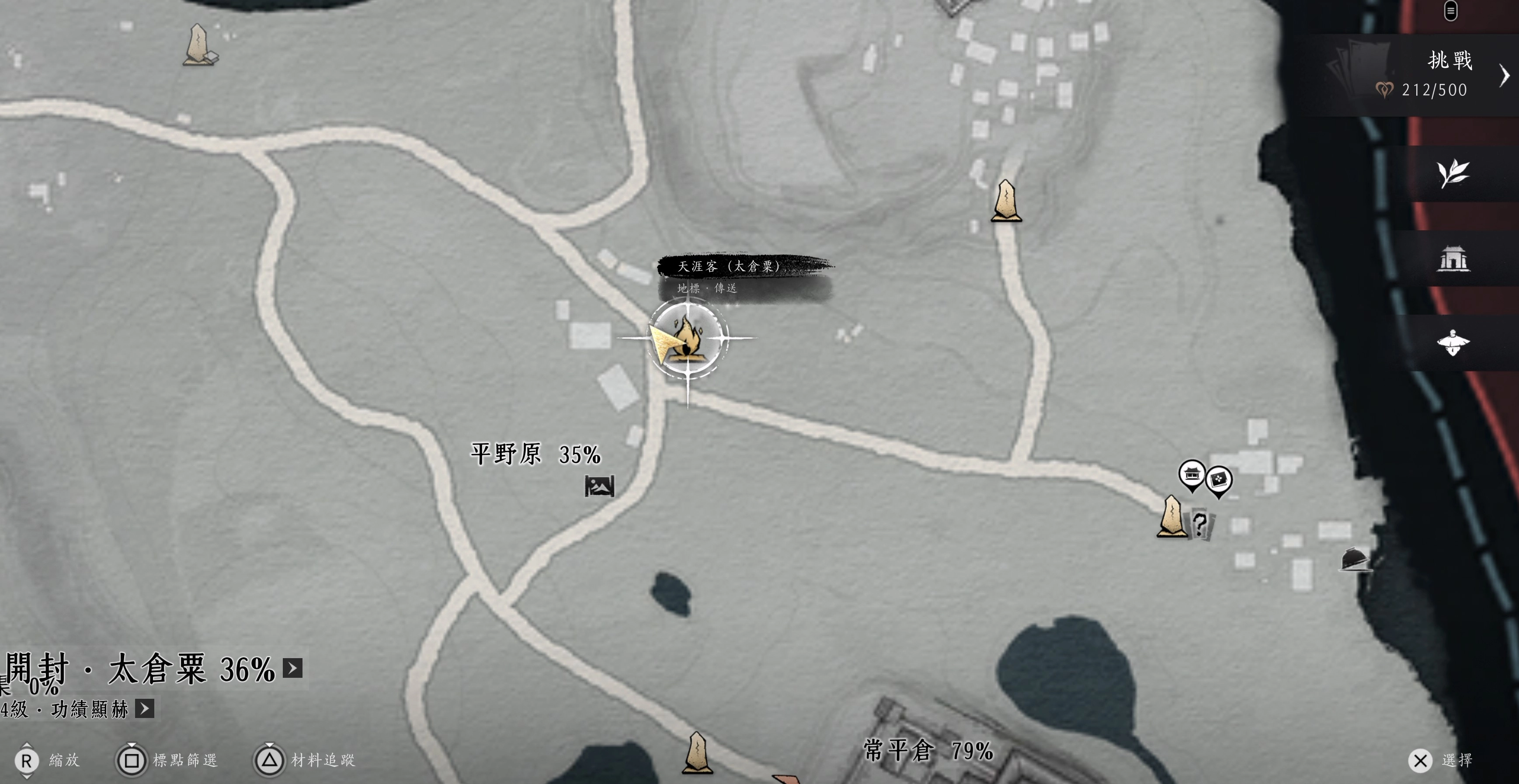Switch to the gate building category tab

[1452, 258]
